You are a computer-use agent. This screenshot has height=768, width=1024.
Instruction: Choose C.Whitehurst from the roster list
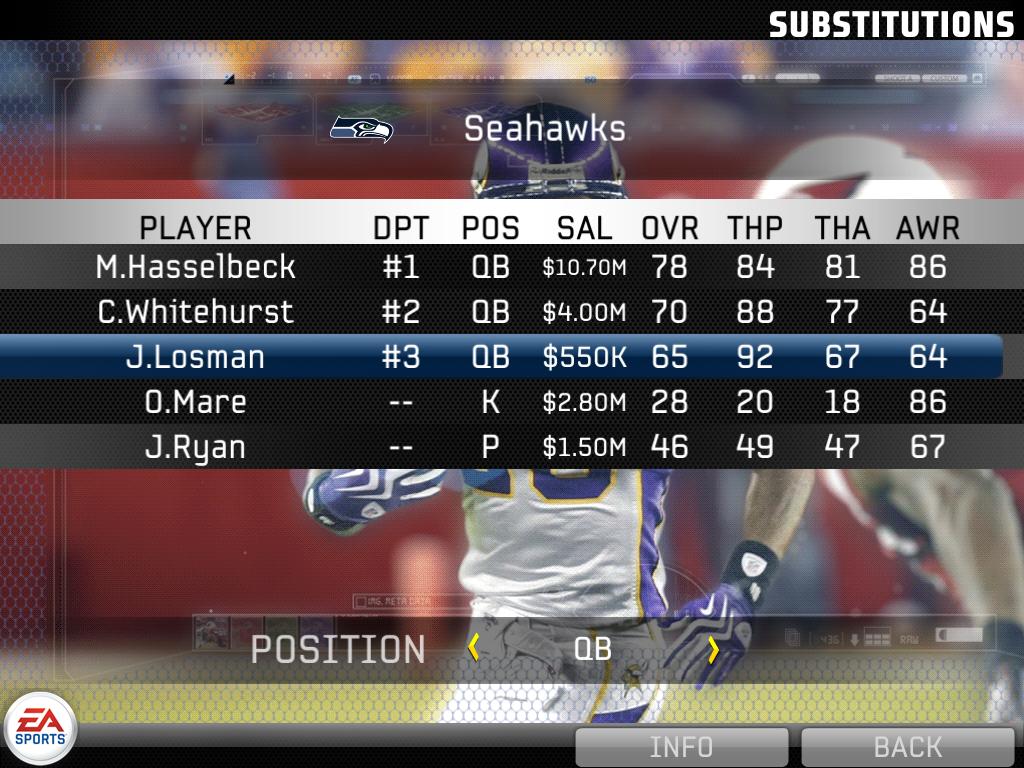[x=500, y=312]
